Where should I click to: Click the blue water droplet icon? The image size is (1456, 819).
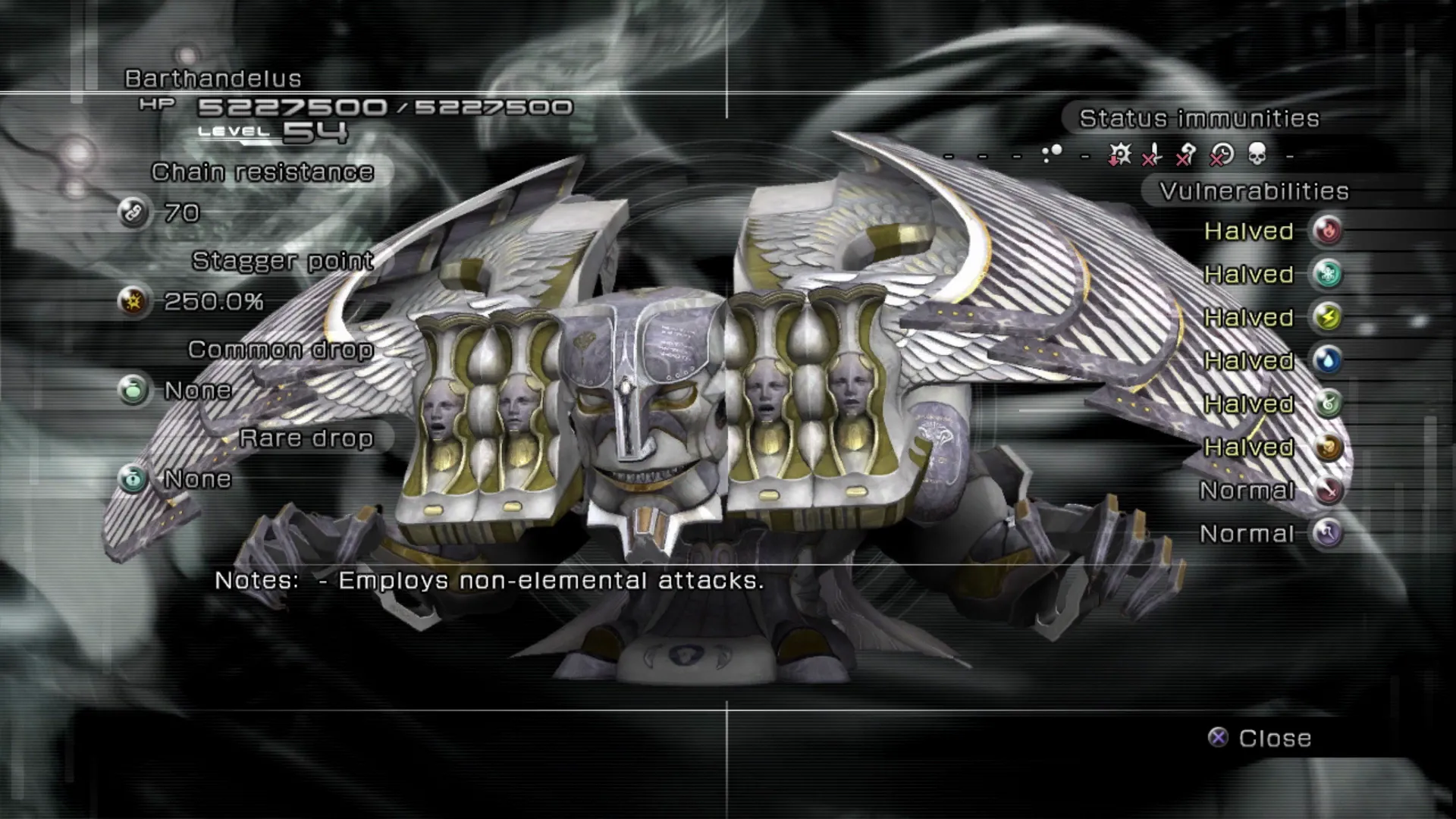tap(1327, 360)
